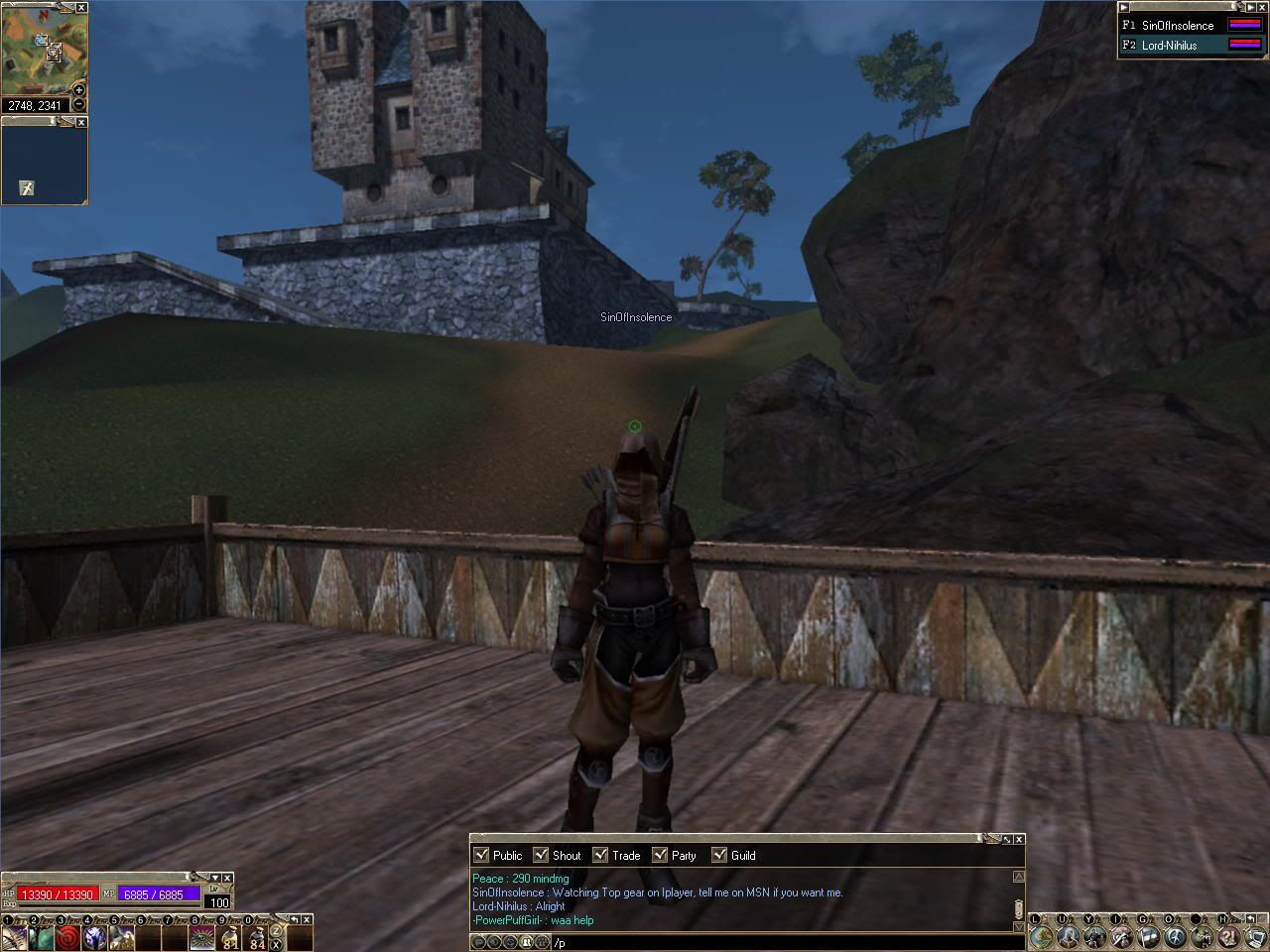Image resolution: width=1270 pixels, height=952 pixels.
Task: Activate the red target skill in slot 3
Action: 67,937
